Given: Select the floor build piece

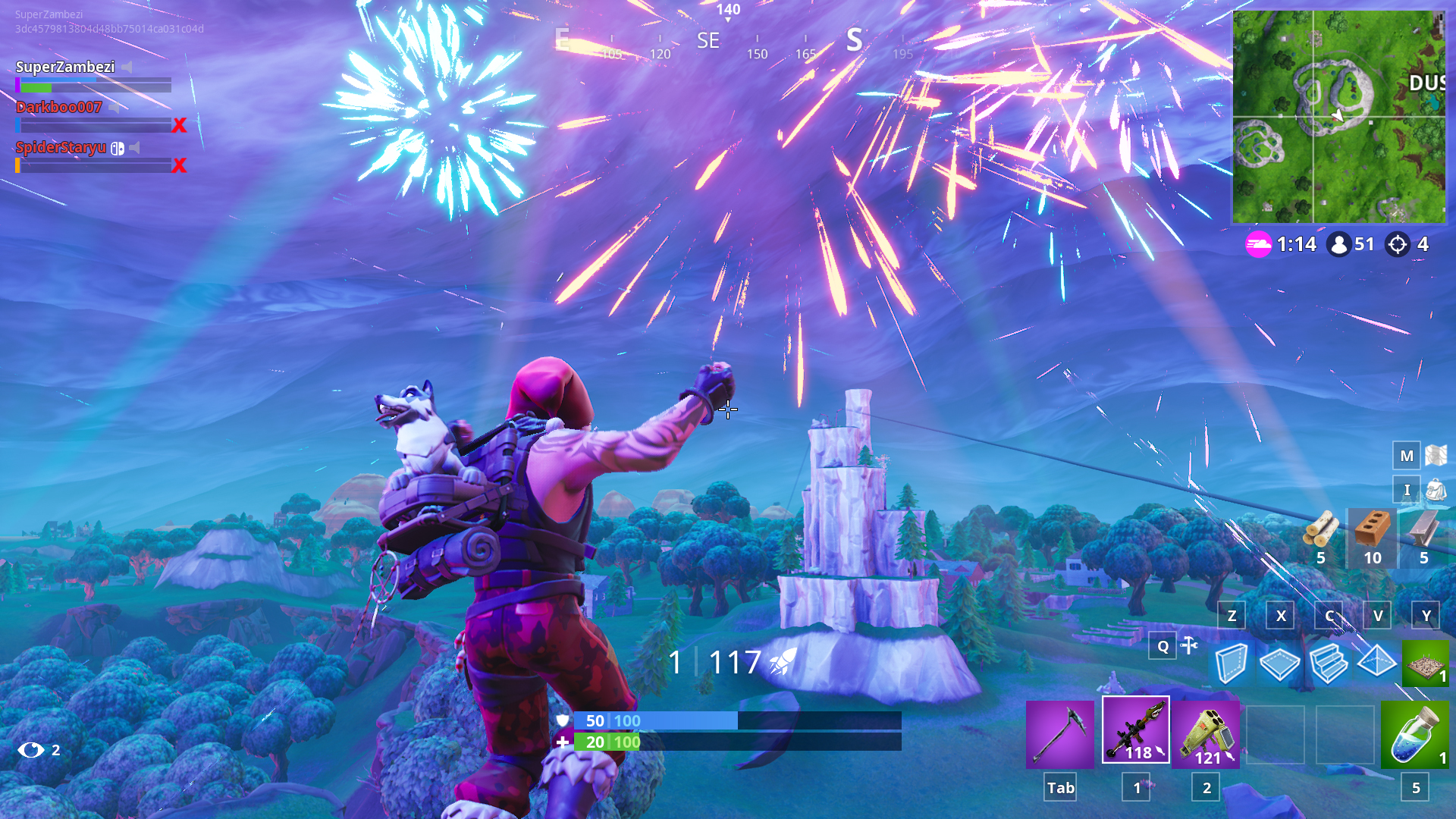Looking at the screenshot, I should pos(1282,664).
